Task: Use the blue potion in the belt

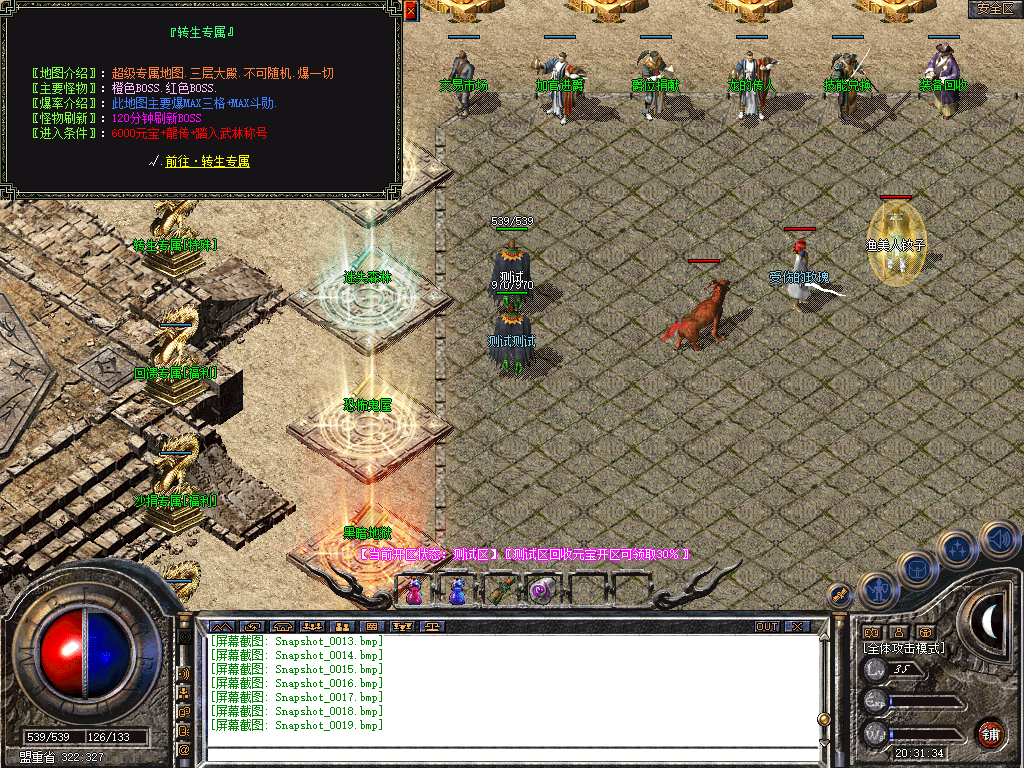Action: coord(456,591)
